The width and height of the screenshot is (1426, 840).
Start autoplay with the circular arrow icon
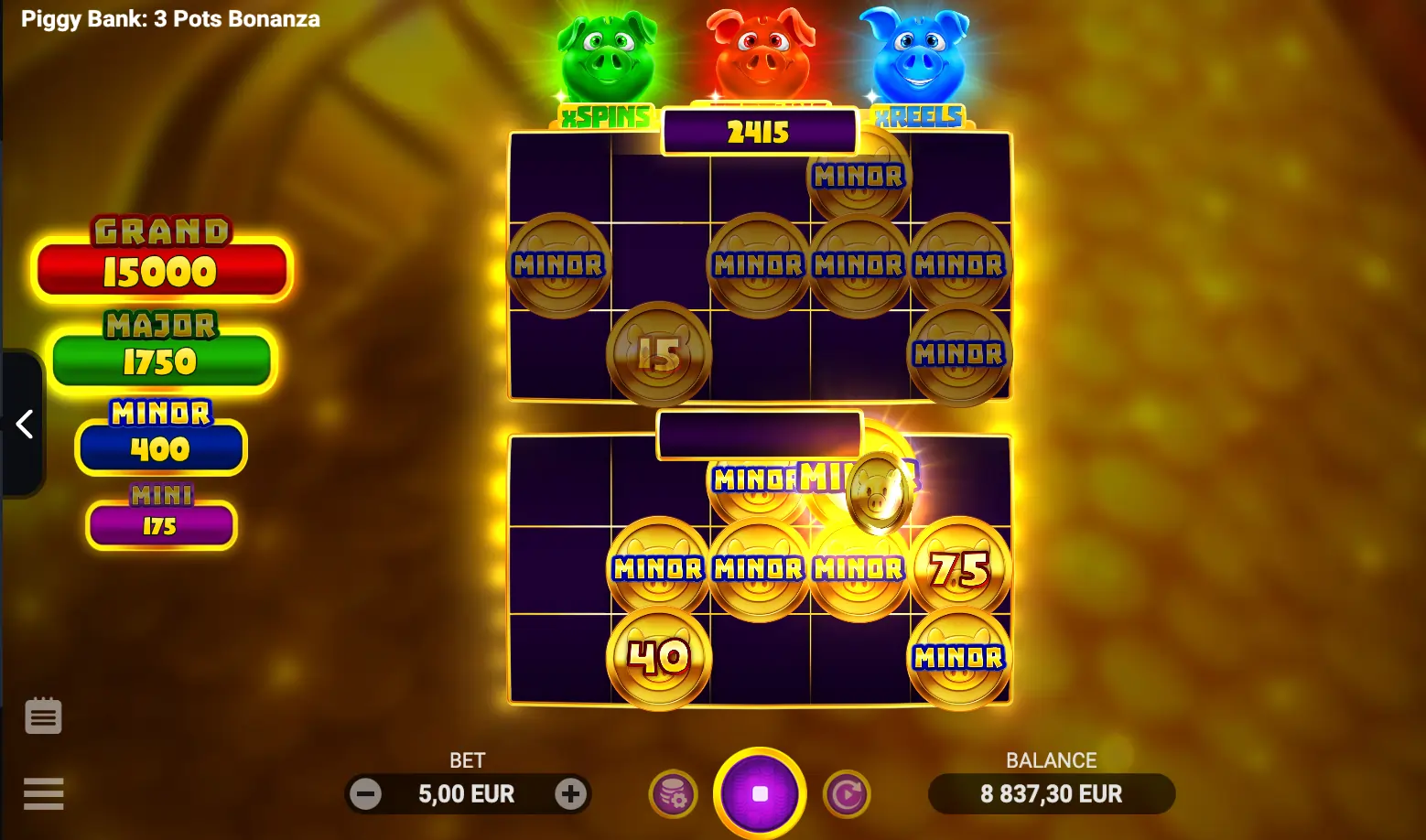coord(848,794)
